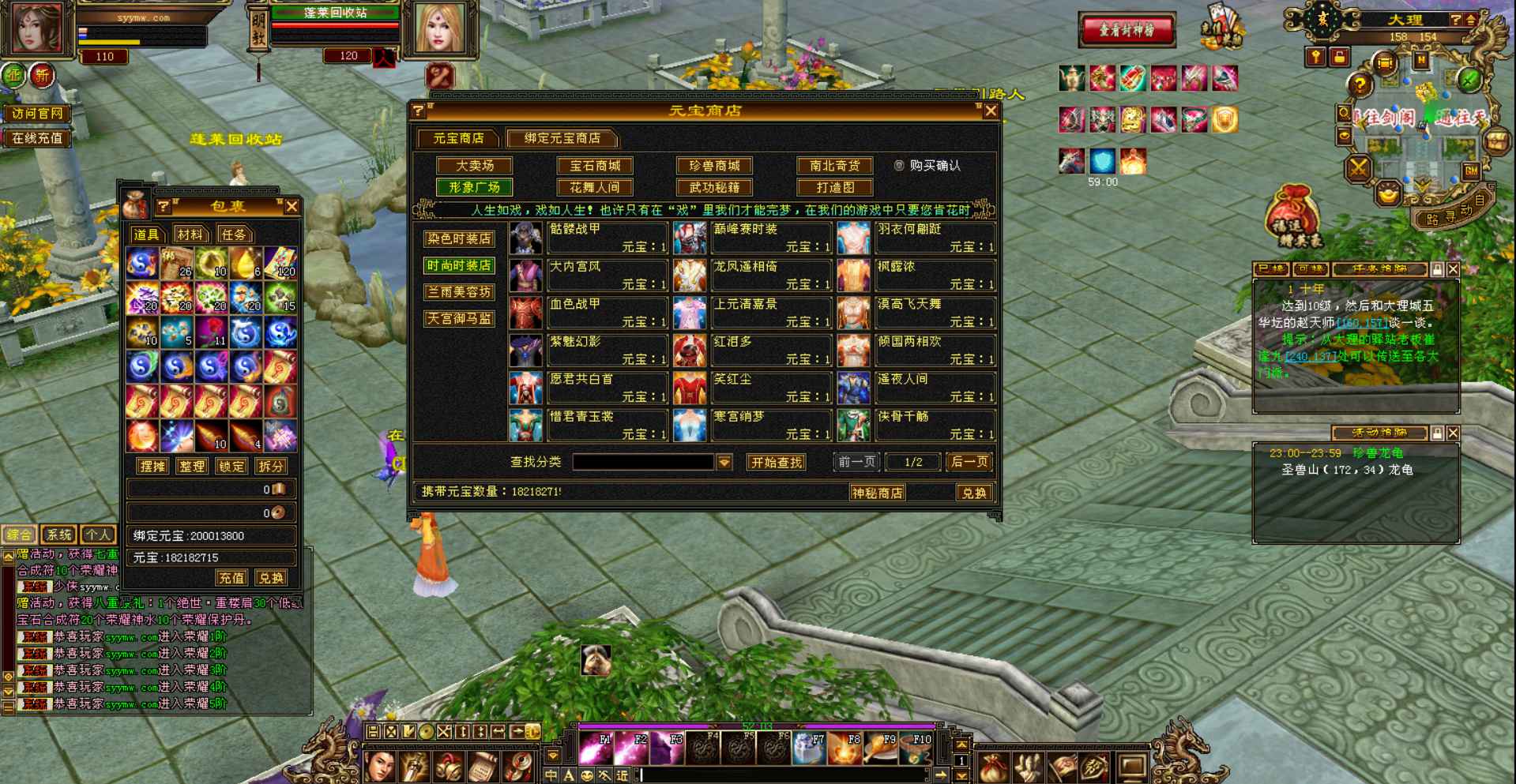
Task: Toggle the lock on the 任务指引 panel
Action: tap(1435, 269)
